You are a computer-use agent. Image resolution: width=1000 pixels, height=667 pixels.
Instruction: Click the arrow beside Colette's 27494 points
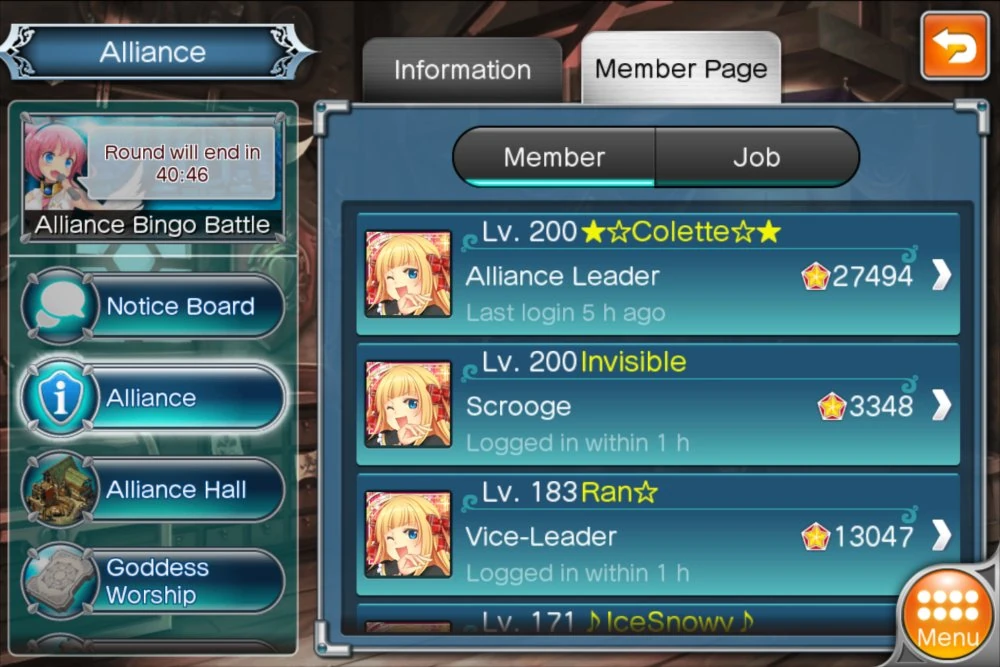point(941,276)
